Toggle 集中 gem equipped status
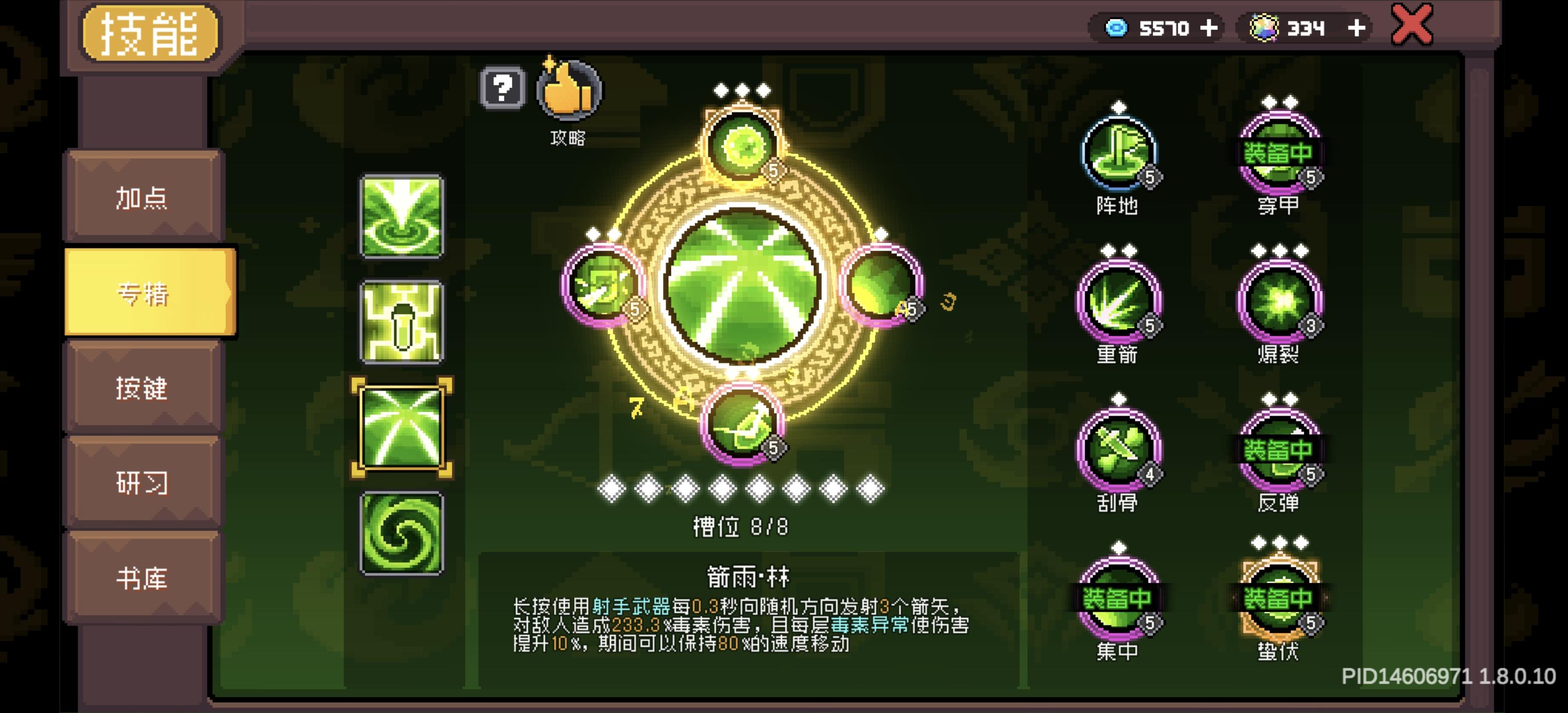 coord(1119,600)
